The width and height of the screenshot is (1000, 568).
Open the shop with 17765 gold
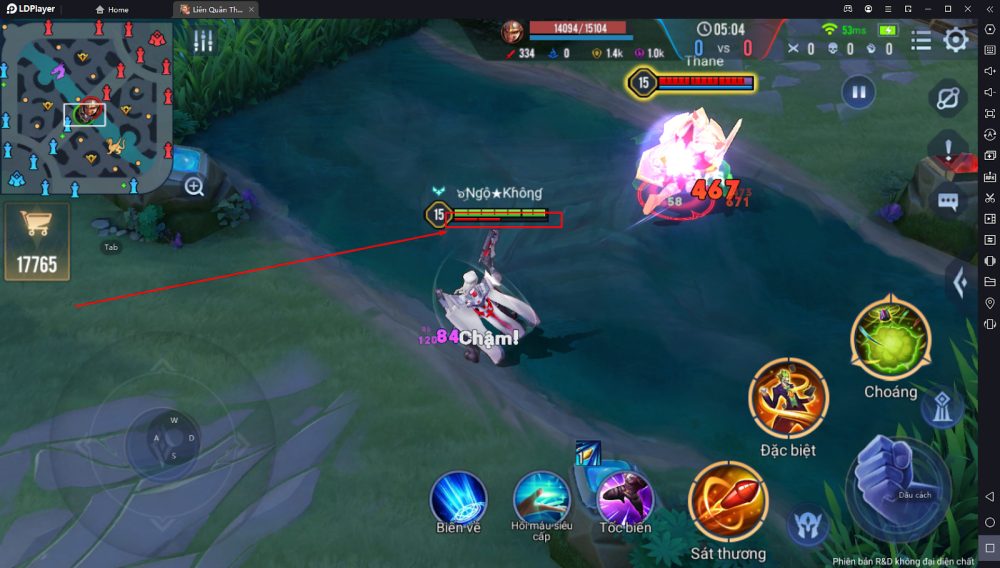coord(37,240)
